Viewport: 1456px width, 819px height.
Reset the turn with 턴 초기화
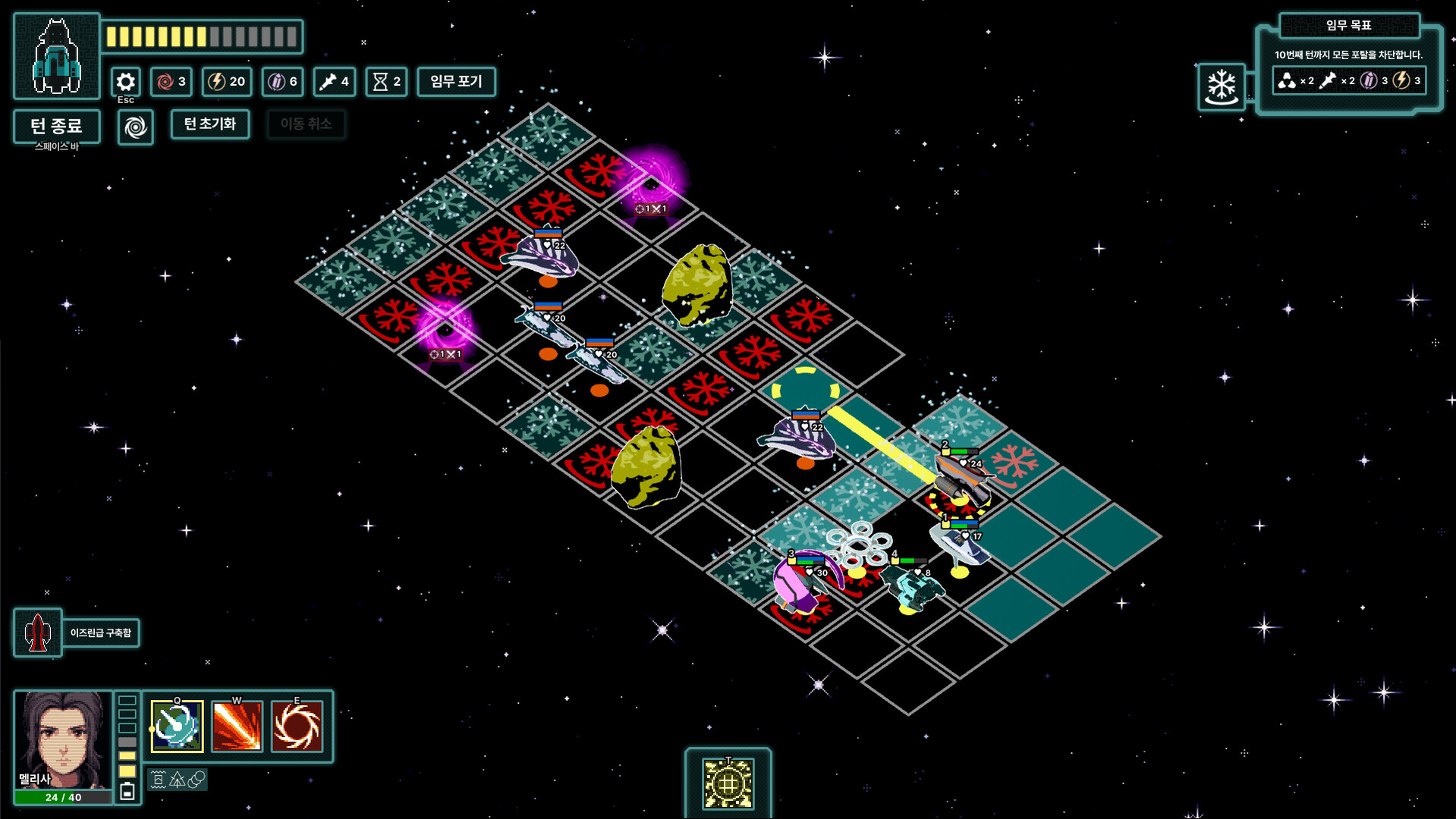point(210,124)
